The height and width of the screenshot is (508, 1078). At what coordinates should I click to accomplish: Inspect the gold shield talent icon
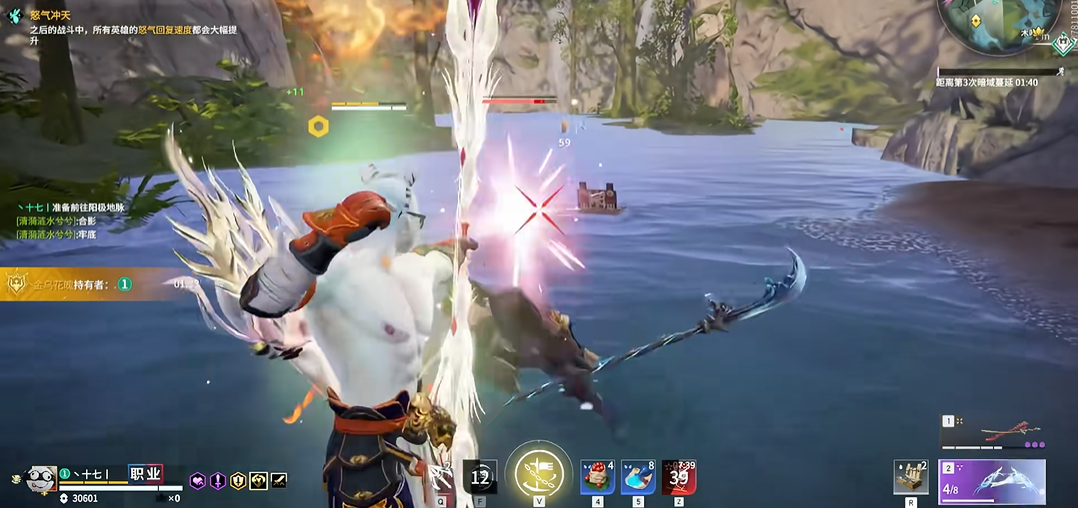tap(238, 481)
